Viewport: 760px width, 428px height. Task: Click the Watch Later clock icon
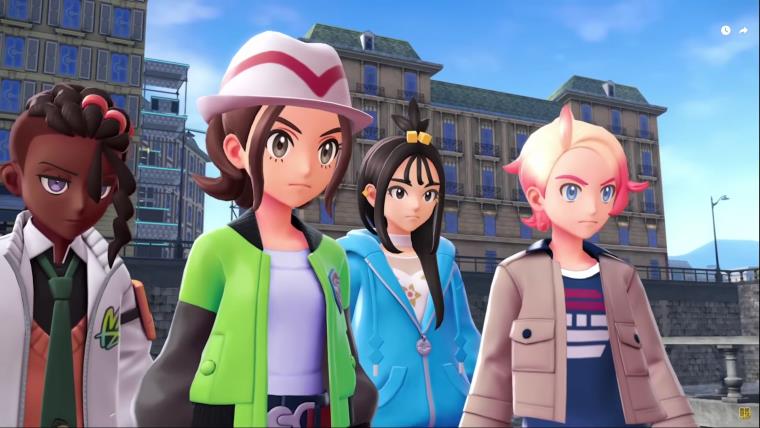point(725,30)
